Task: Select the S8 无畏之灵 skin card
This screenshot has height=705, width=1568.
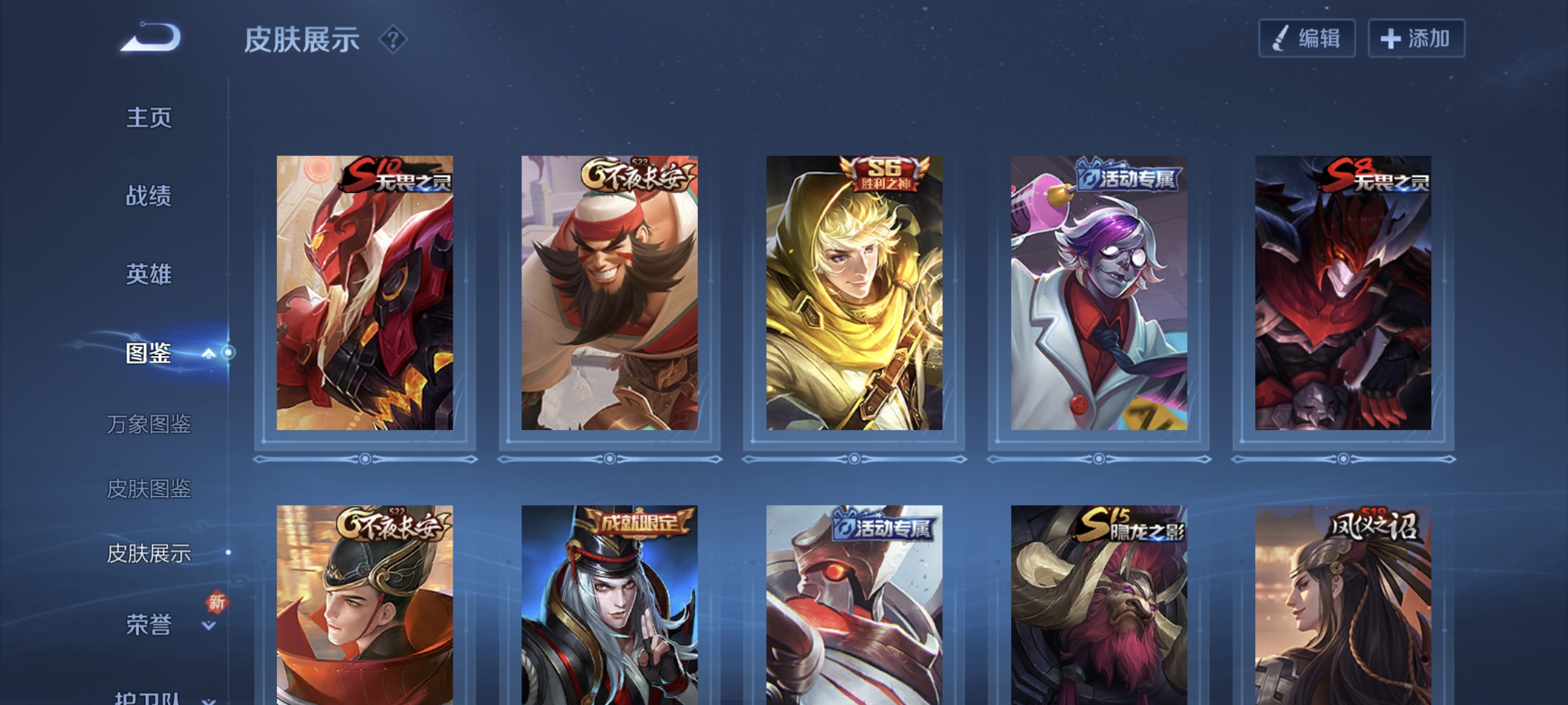Action: point(1343,292)
